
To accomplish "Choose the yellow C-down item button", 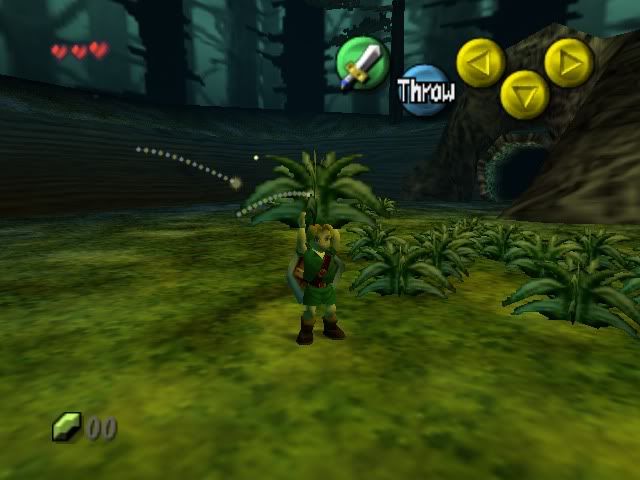I will pyautogui.click(x=524, y=95).
